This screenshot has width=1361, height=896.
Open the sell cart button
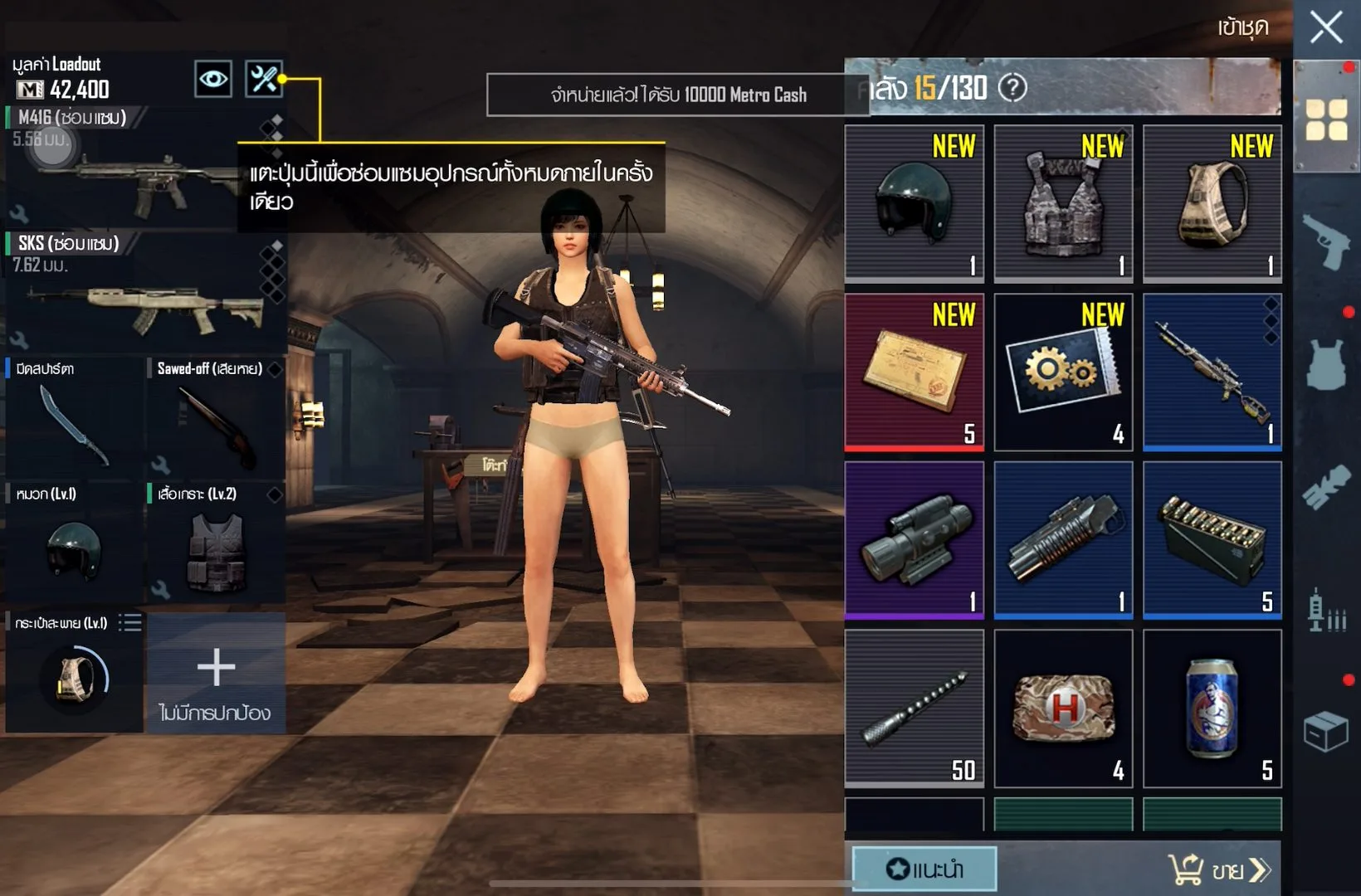click(x=1218, y=869)
